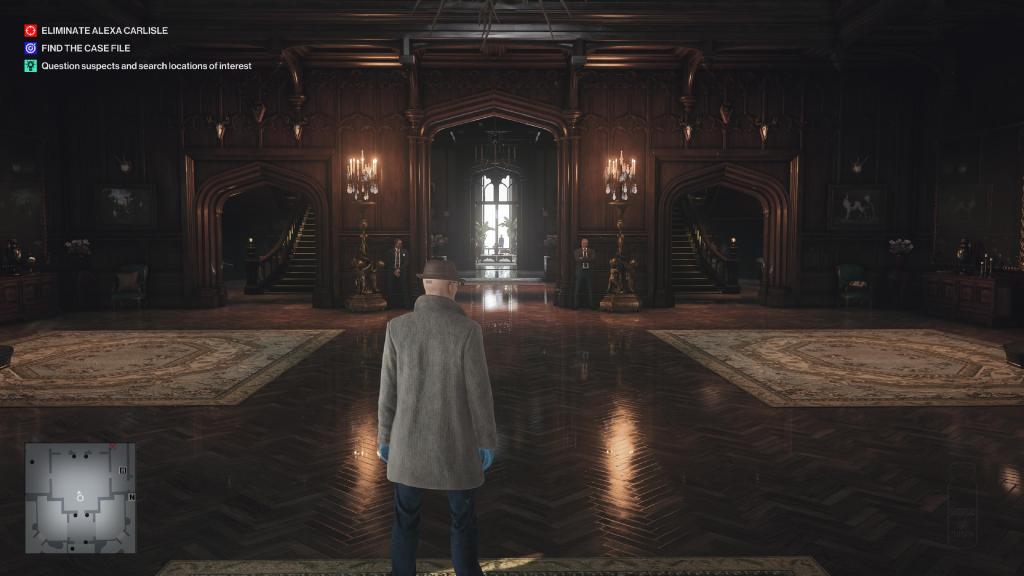Open the Find the Case File objective
1024x576 pixels.
point(85,48)
